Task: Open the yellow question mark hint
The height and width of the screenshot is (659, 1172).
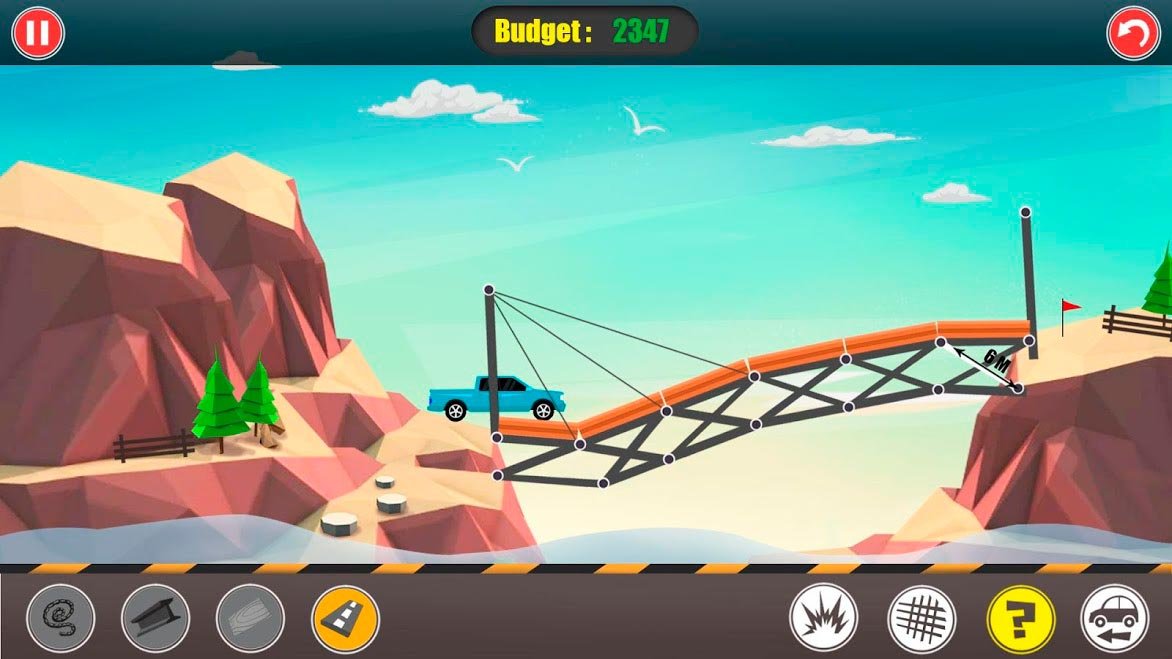Action: (x=1020, y=618)
